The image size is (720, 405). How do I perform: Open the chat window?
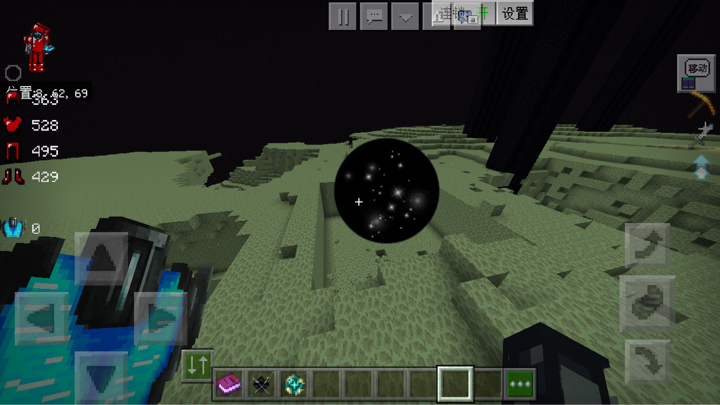point(374,16)
